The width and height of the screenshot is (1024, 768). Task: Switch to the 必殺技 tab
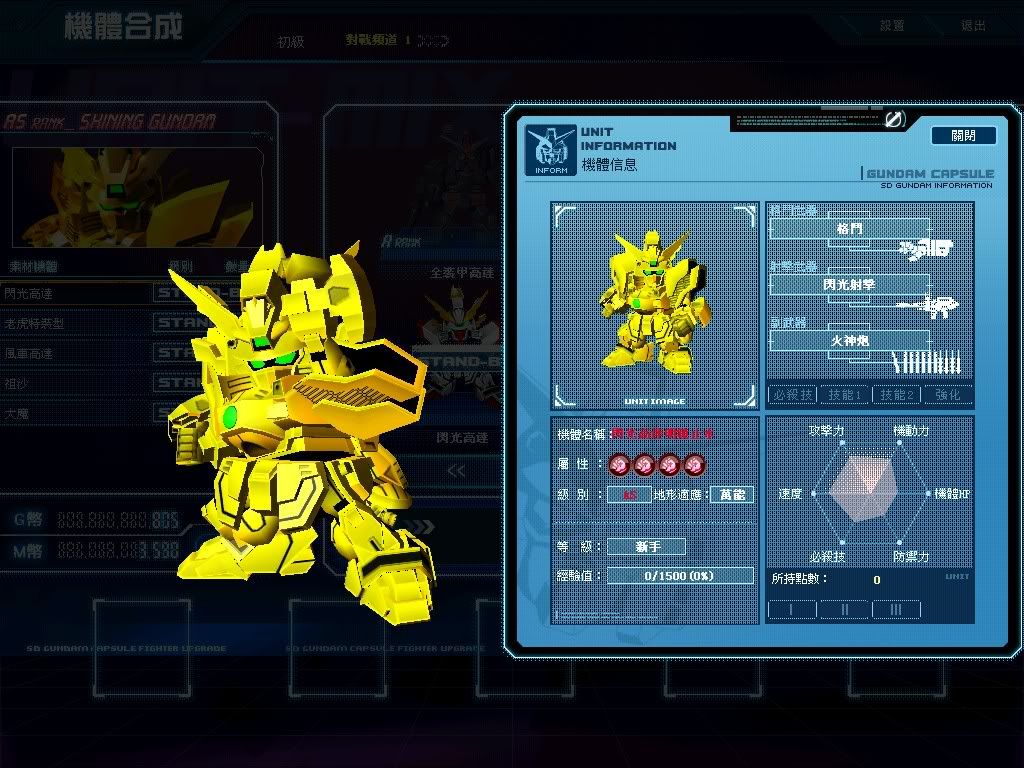[x=792, y=395]
